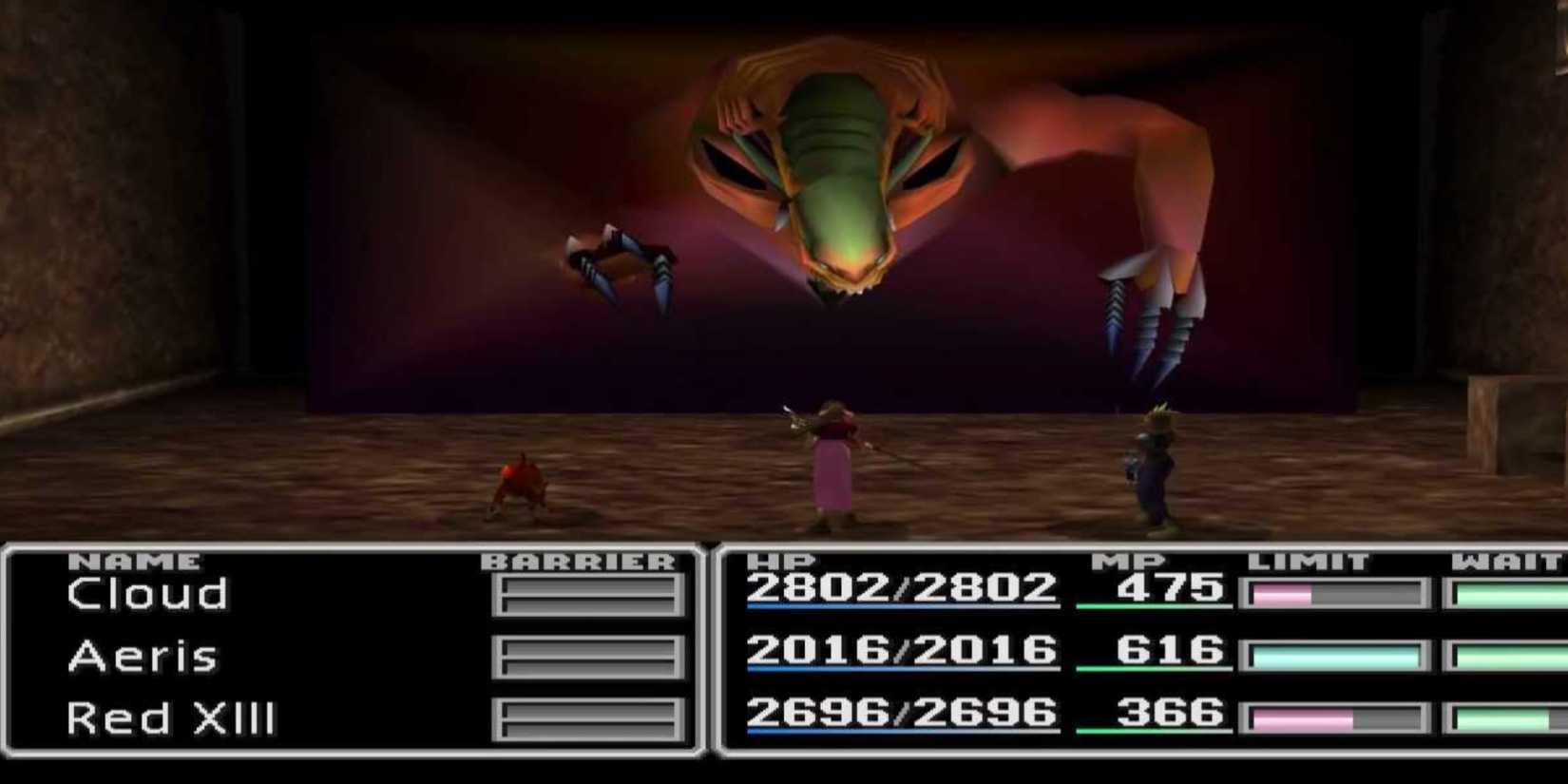The image size is (1568, 784).
Task: Click Cloud's pink LIMIT gauge
Action: [x=1283, y=593]
